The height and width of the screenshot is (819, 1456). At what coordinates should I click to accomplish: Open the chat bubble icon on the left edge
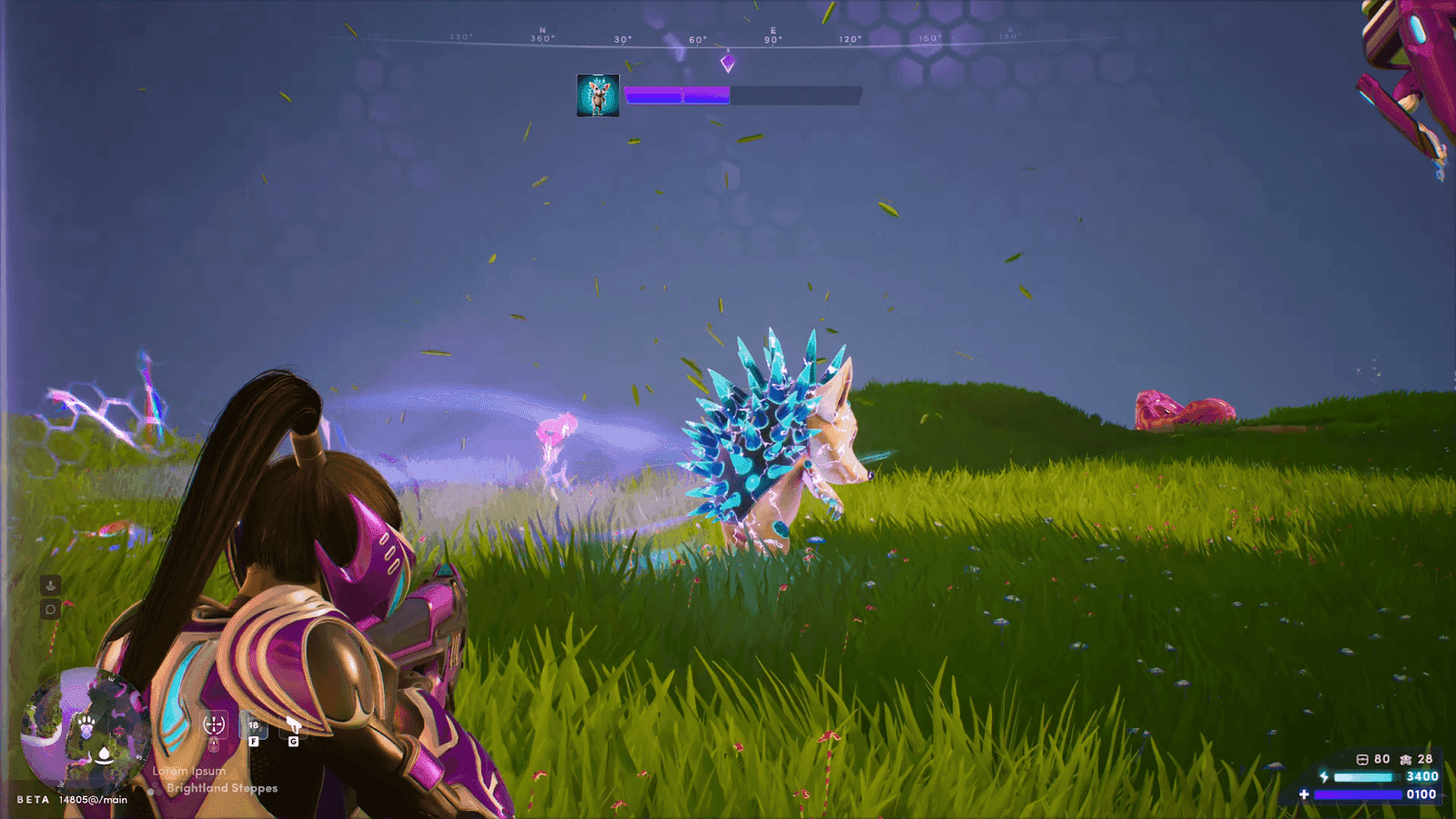[x=50, y=609]
